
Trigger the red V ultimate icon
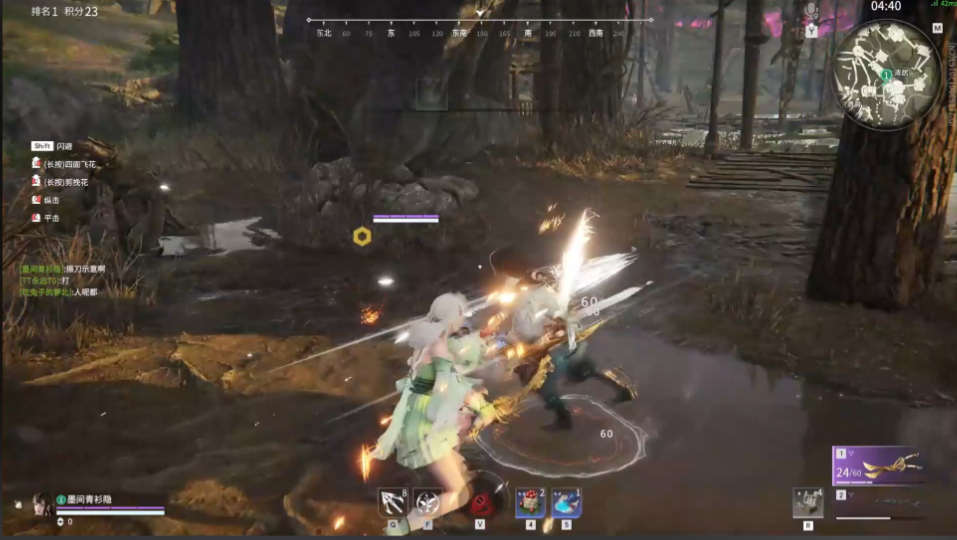coord(482,501)
